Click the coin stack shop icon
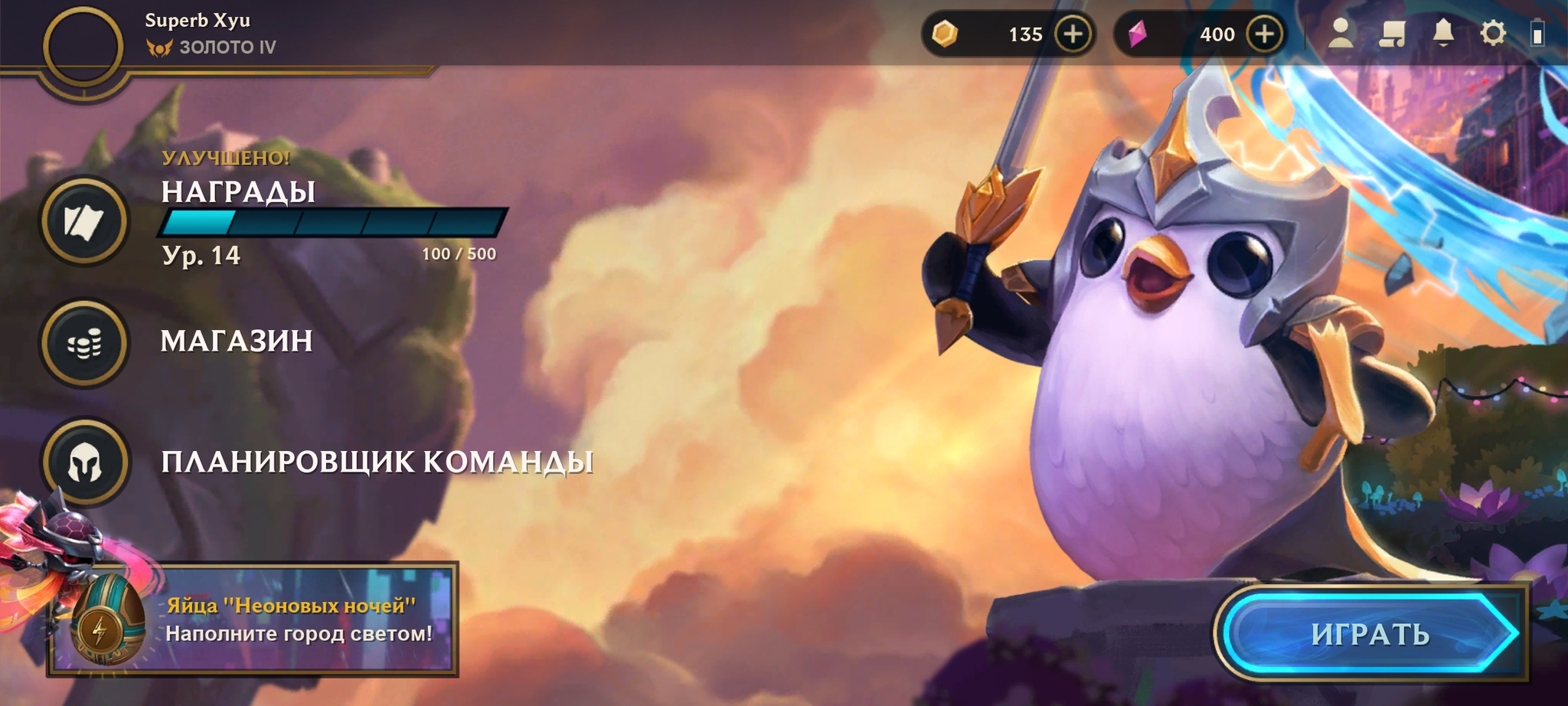The height and width of the screenshot is (706, 1568). click(x=84, y=343)
